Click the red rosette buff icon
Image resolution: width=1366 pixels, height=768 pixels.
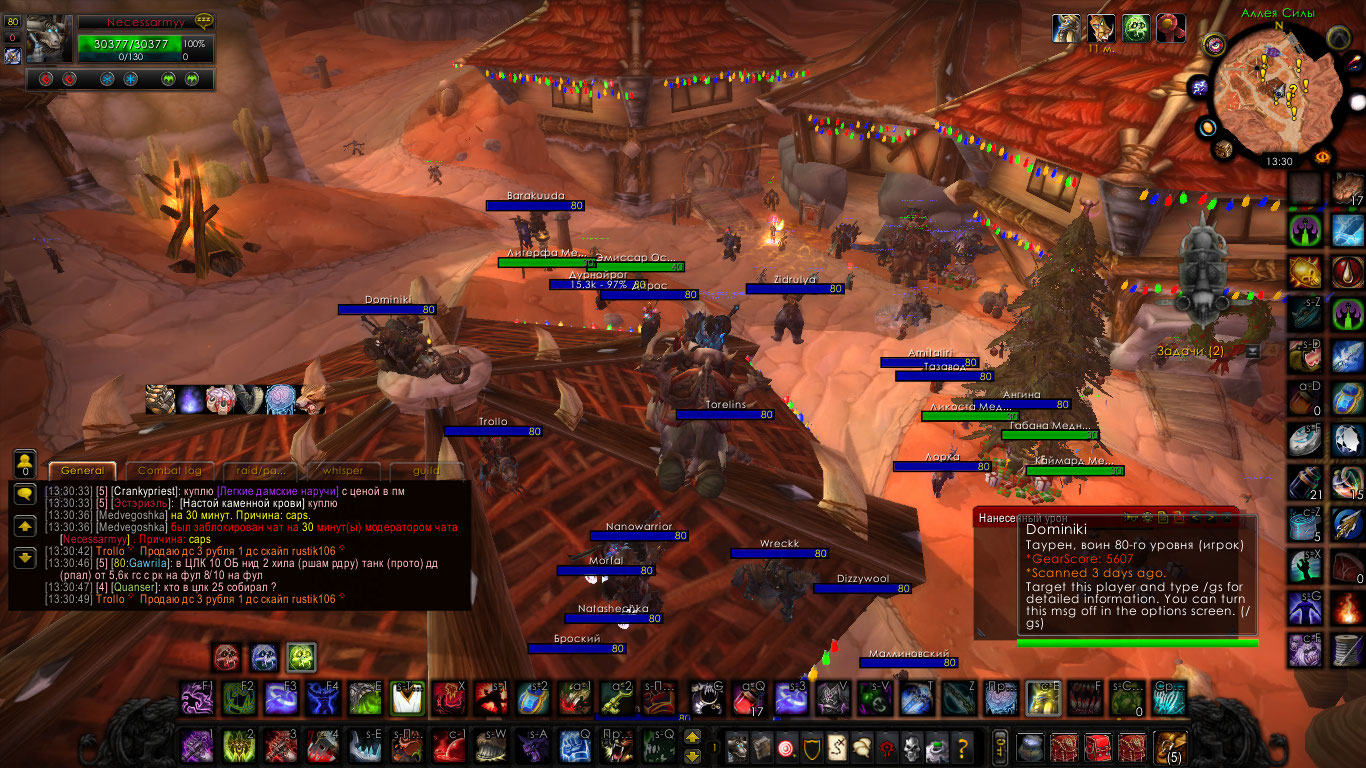point(1171,27)
